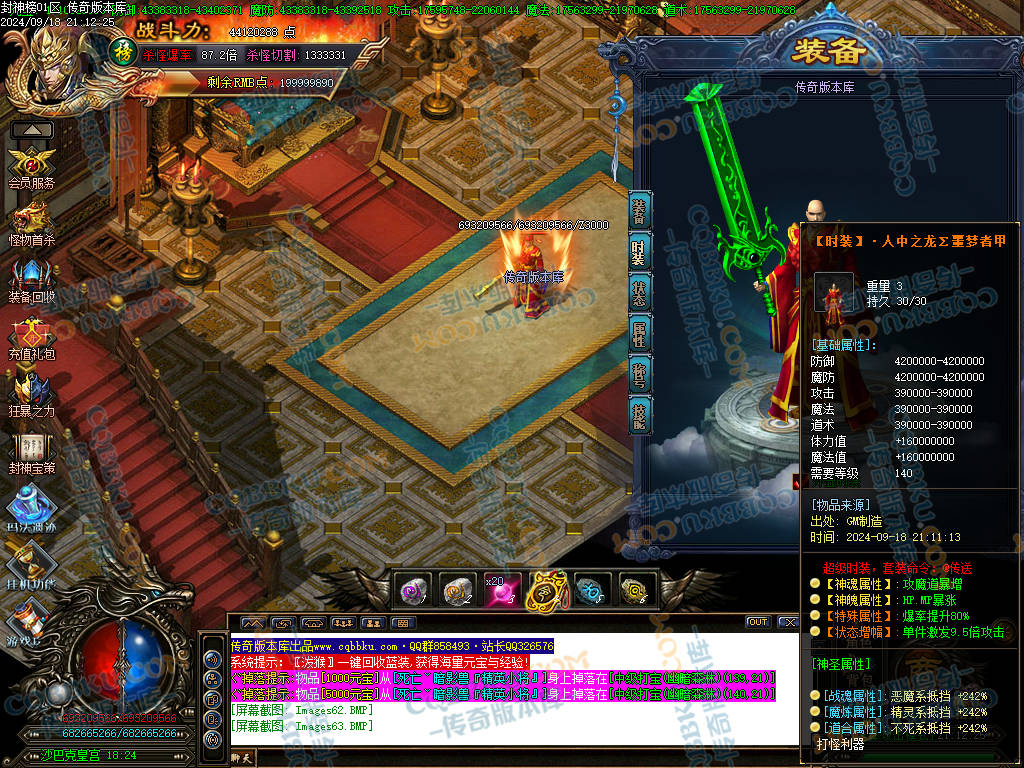This screenshot has width=1024, height=768.
Task: Open the 狂暴之力 berserk power panel
Action: 31,392
